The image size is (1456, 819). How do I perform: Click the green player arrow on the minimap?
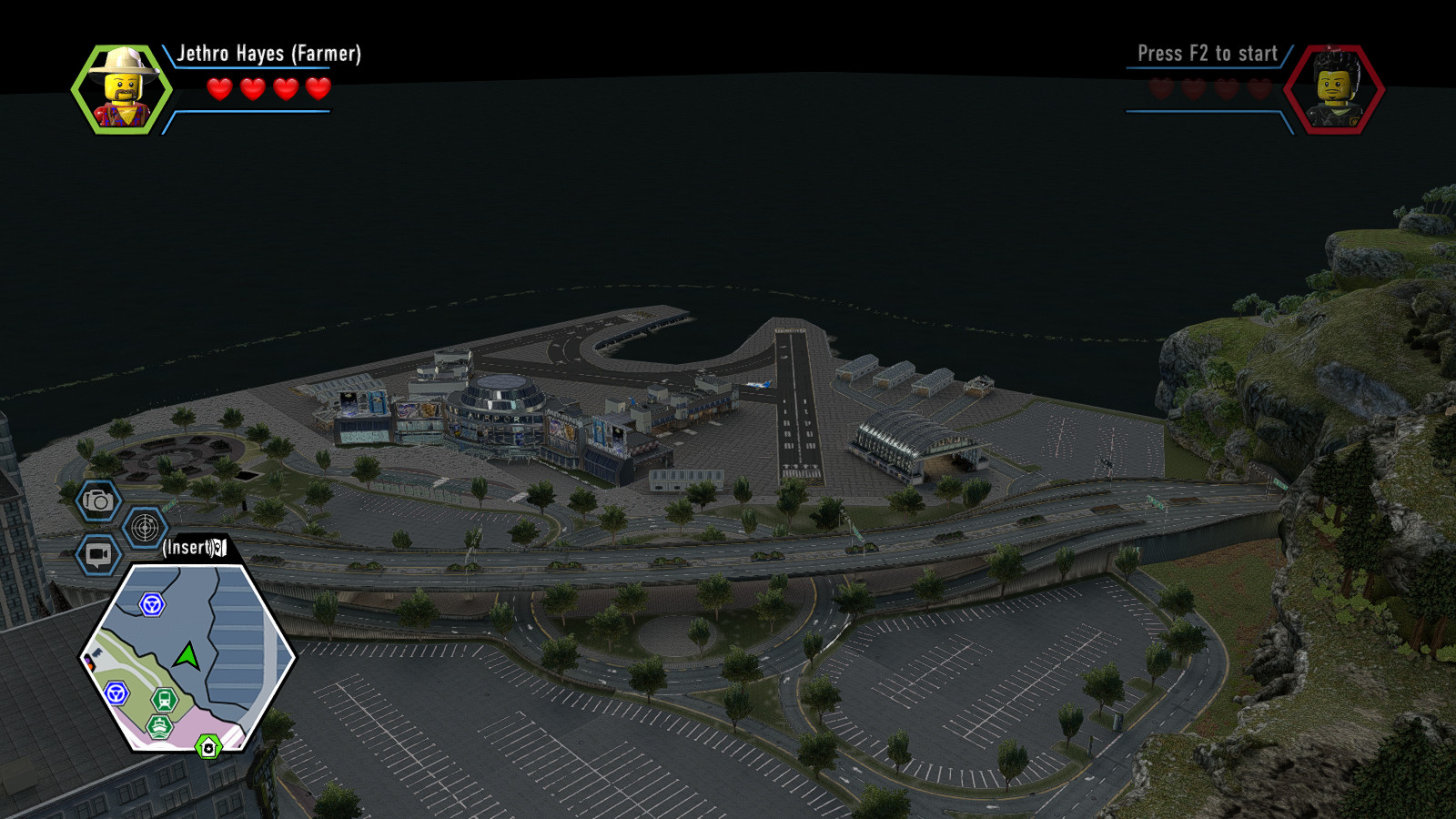point(187,655)
